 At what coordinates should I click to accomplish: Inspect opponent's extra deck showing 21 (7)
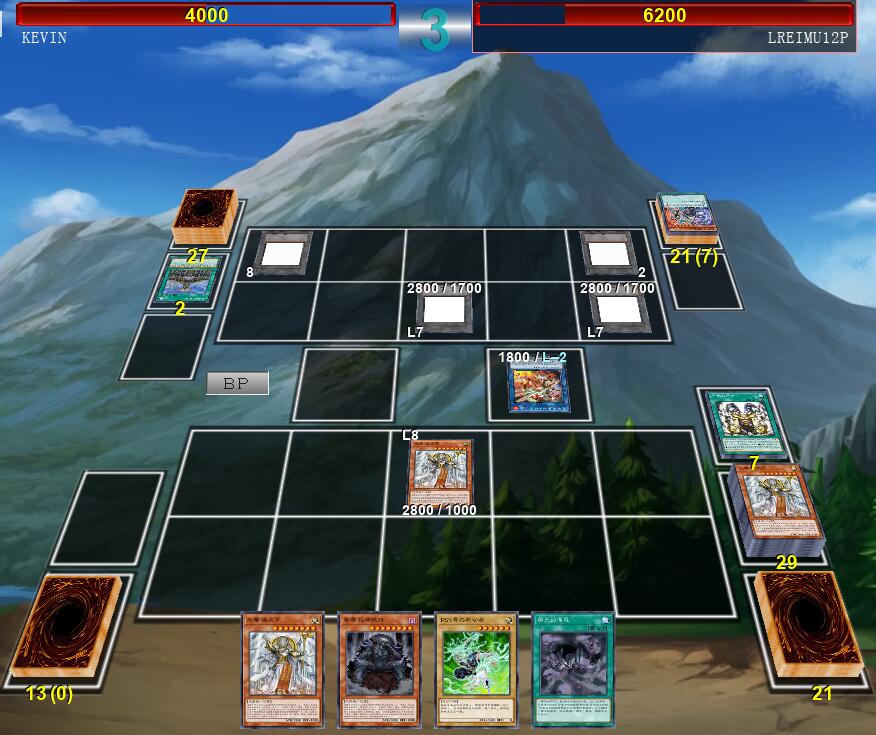pyautogui.click(x=686, y=216)
